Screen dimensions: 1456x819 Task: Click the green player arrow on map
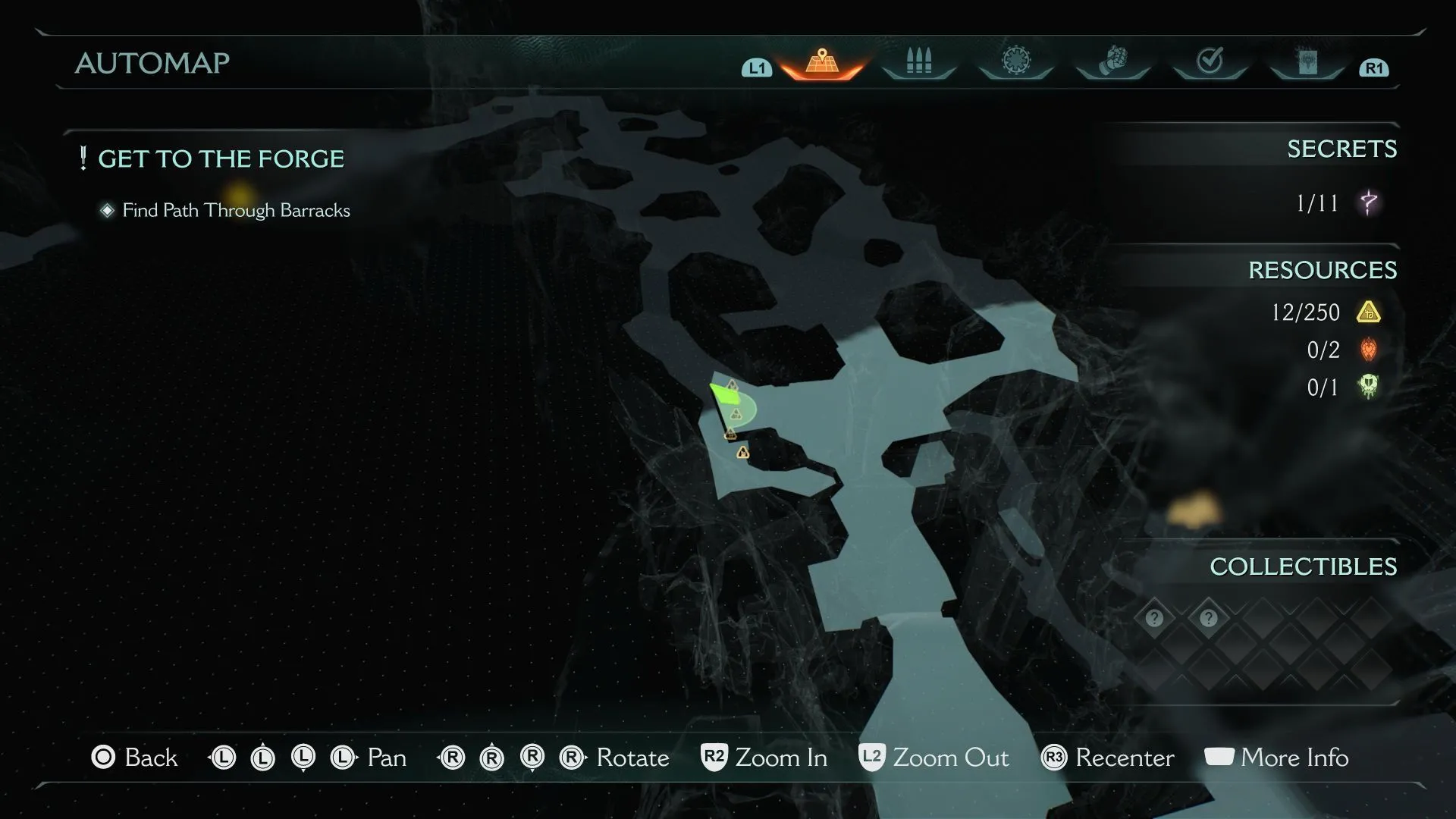point(724,394)
